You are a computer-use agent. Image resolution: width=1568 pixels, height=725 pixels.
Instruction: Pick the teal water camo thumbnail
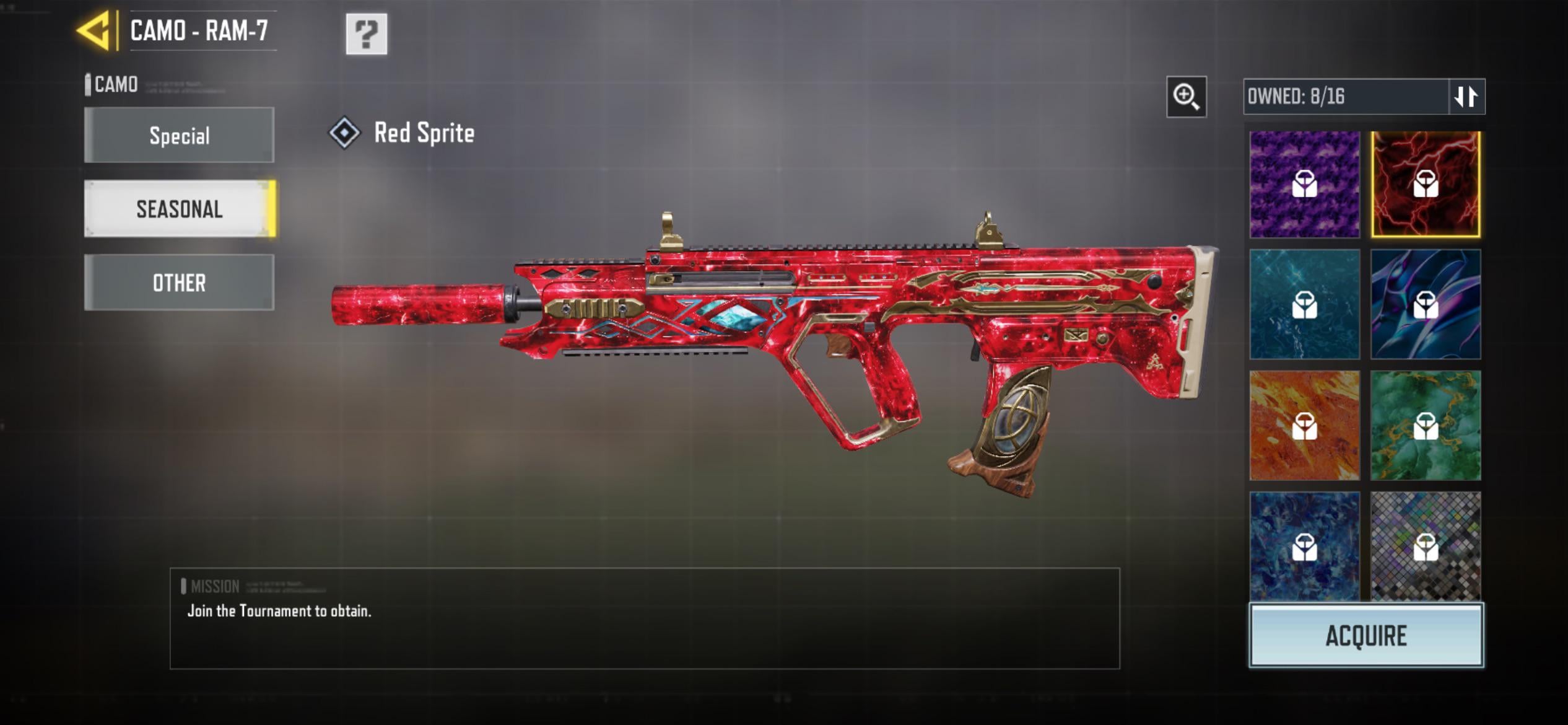[x=1304, y=304]
